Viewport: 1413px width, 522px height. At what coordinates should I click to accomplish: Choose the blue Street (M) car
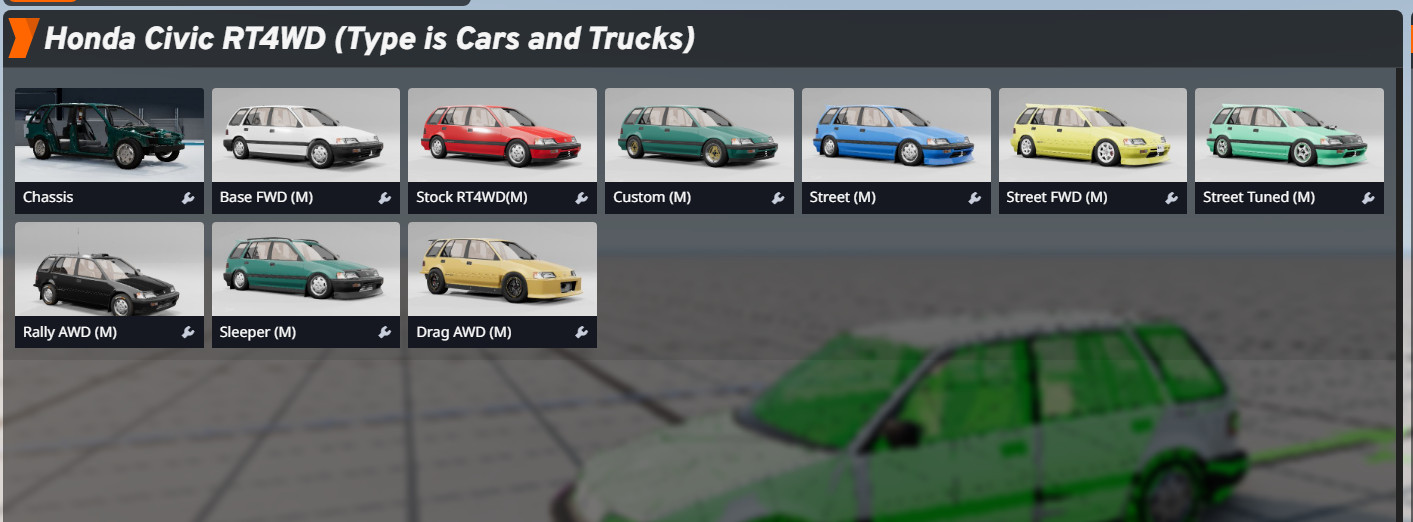tap(896, 136)
